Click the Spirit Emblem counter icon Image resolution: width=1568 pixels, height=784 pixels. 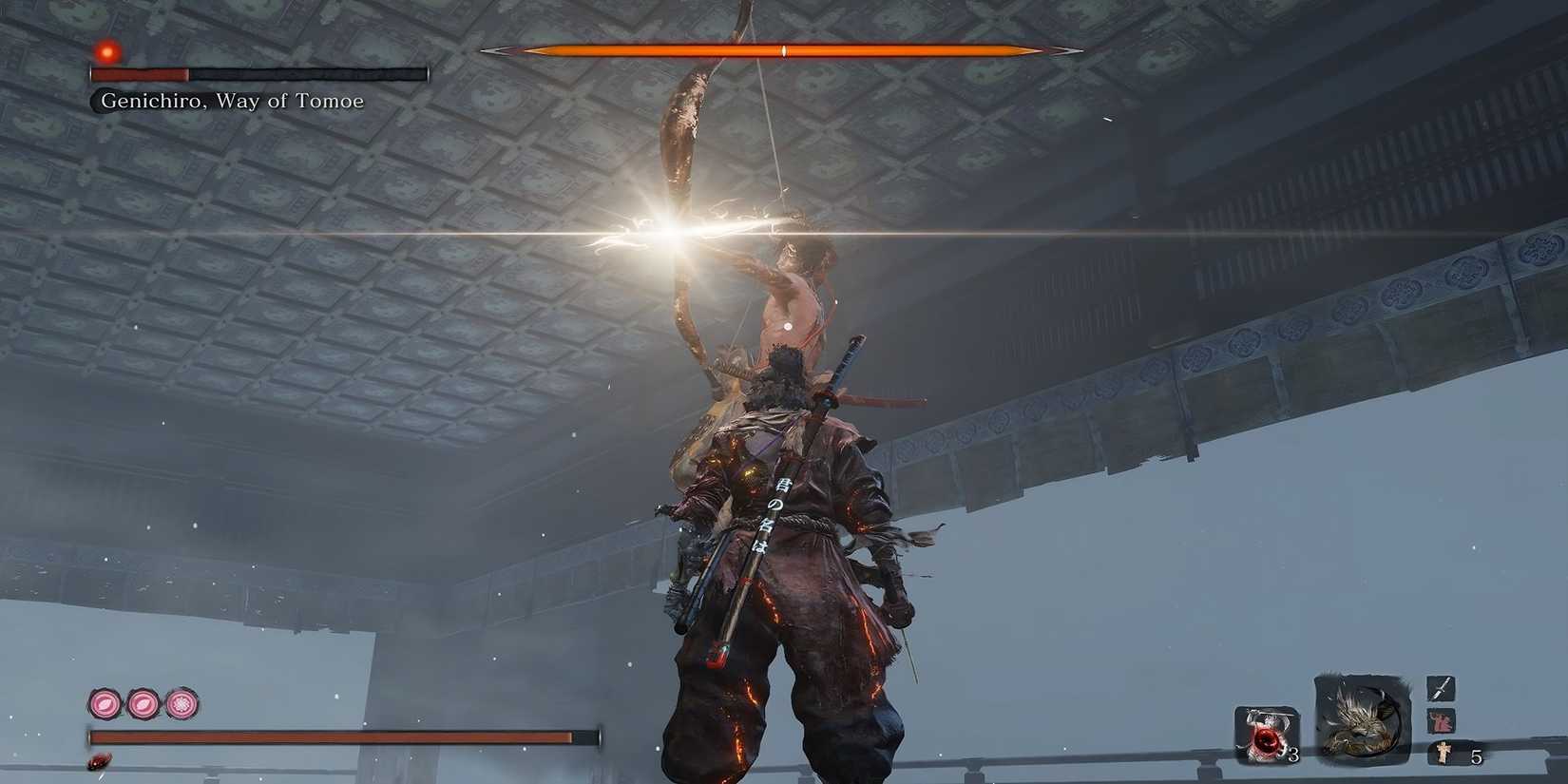[x=1444, y=752]
